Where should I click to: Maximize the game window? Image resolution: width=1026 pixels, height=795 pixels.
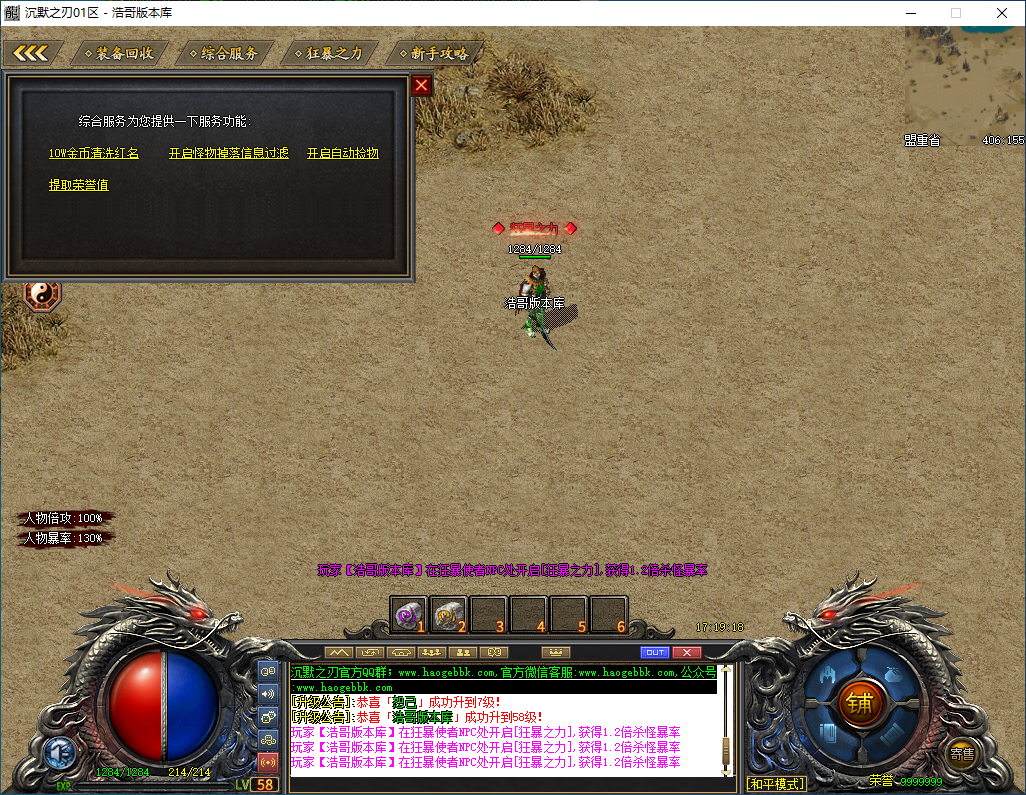[x=955, y=13]
